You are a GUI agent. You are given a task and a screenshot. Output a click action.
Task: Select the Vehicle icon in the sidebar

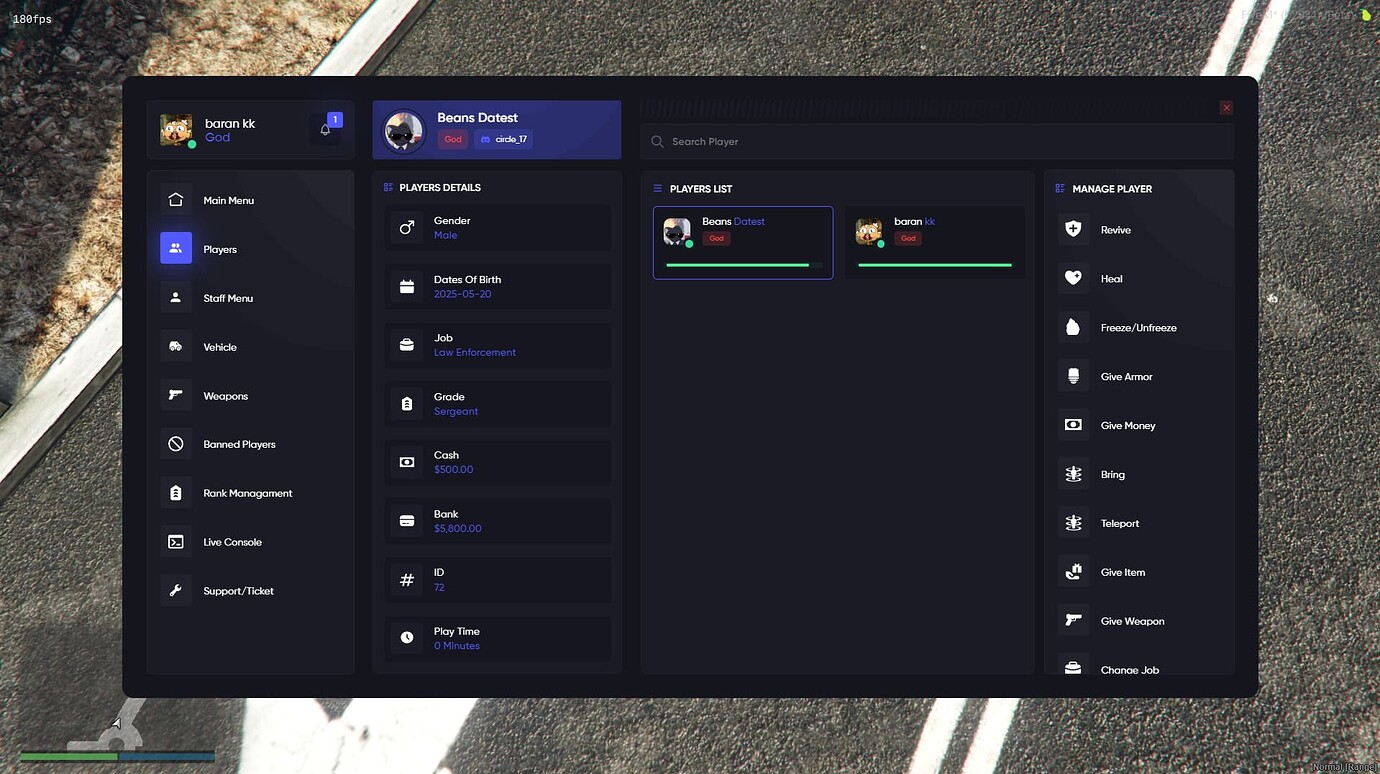click(x=176, y=346)
